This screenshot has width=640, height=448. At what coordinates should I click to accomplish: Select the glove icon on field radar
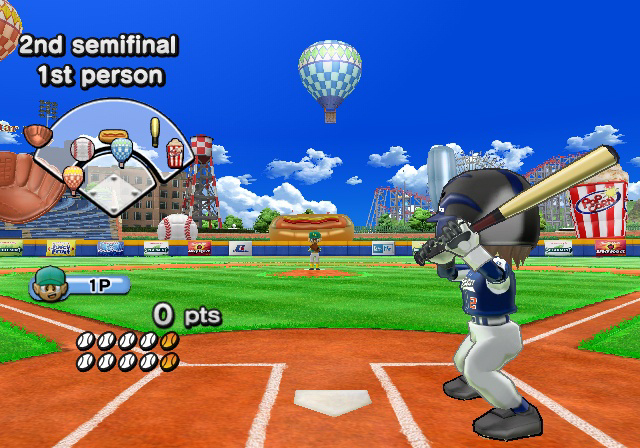click(38, 136)
